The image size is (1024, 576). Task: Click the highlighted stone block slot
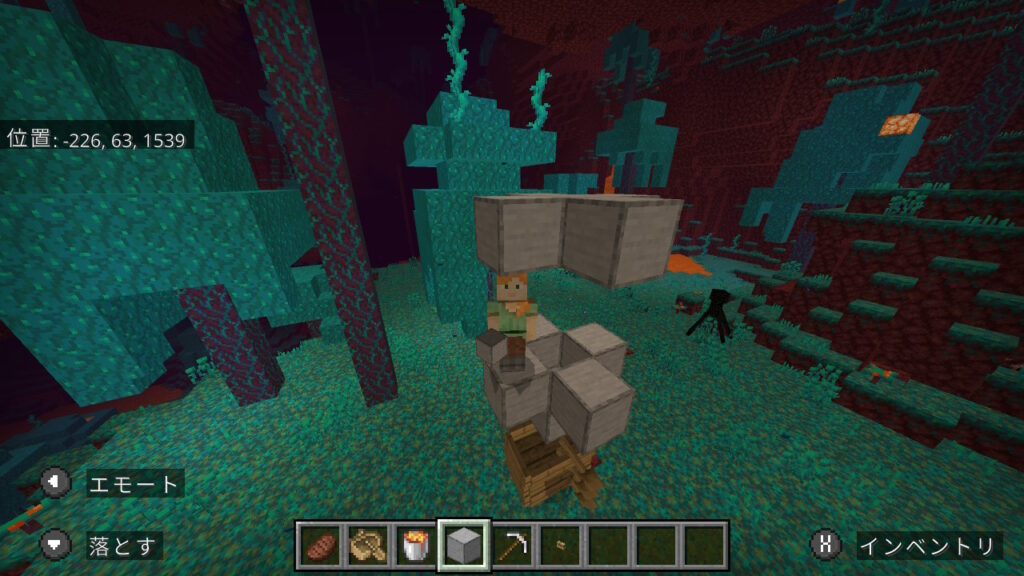464,545
